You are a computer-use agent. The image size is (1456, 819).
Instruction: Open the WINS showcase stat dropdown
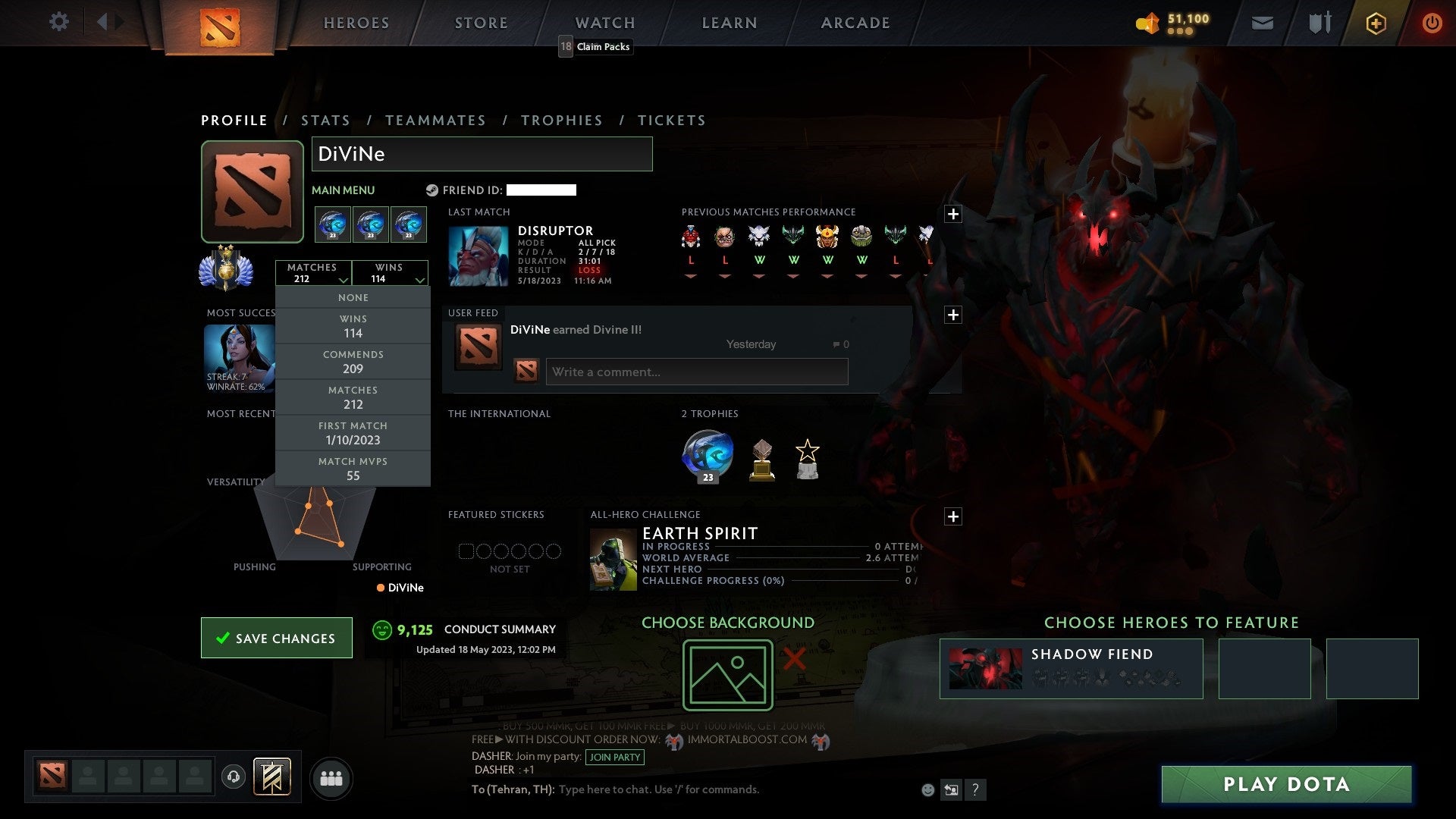point(391,273)
